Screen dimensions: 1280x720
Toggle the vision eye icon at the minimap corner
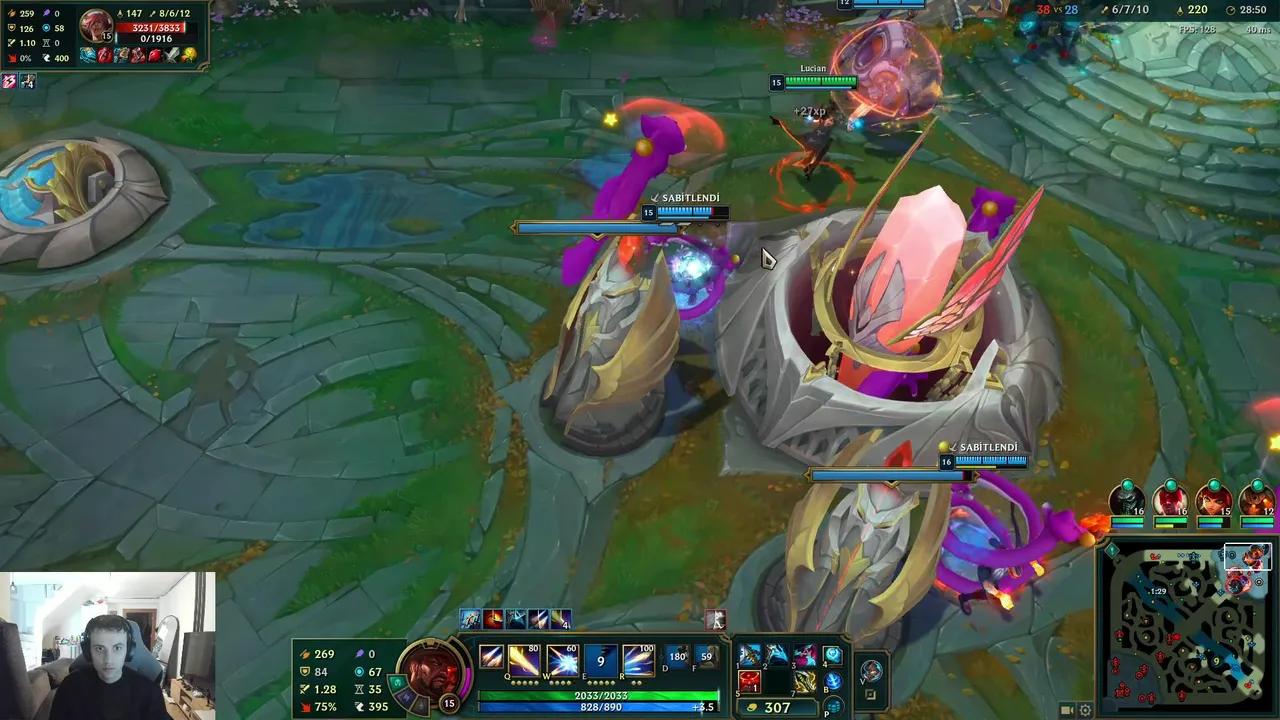tap(1112, 550)
